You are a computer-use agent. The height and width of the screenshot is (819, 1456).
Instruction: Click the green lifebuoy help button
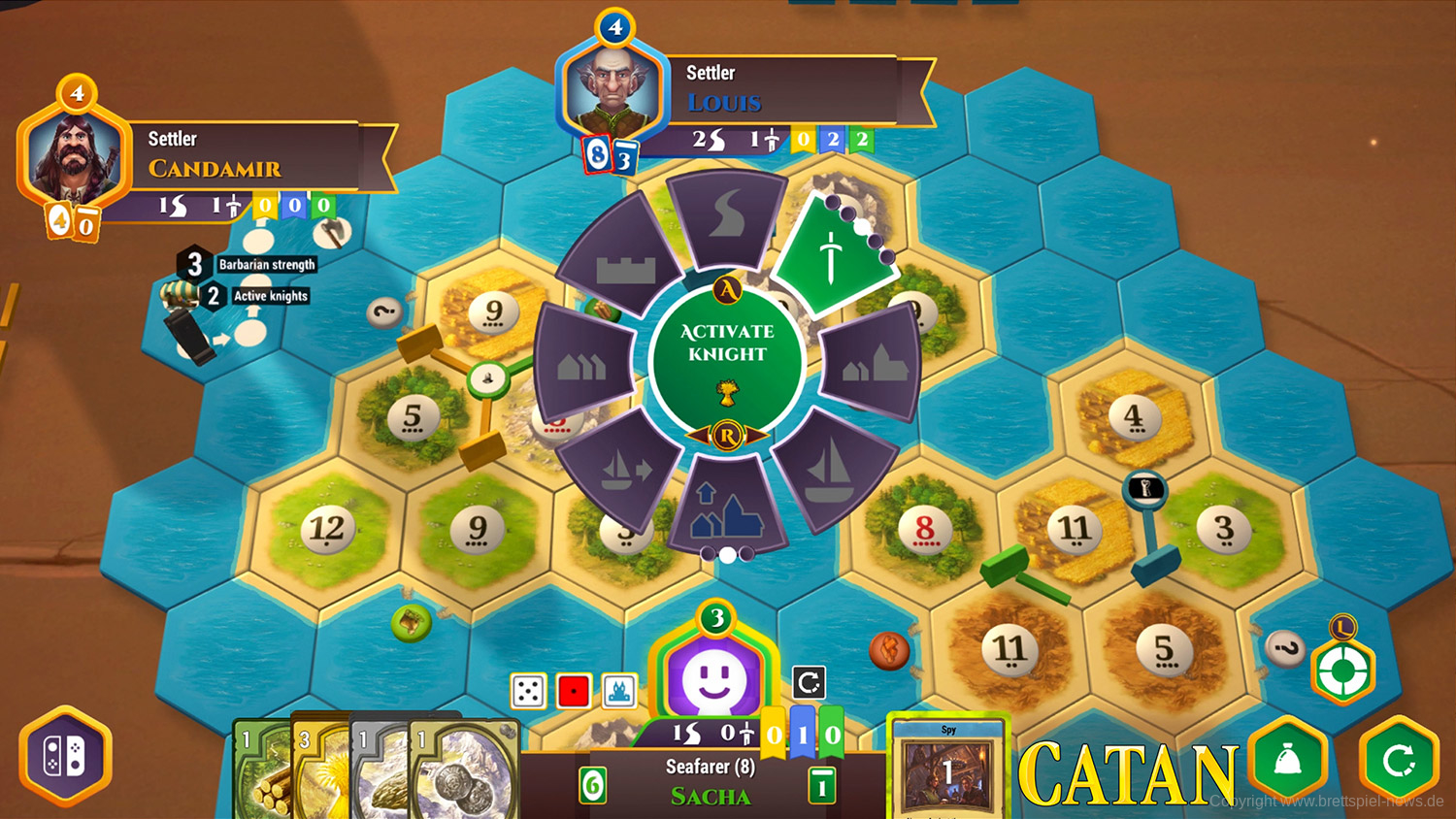click(x=1342, y=670)
